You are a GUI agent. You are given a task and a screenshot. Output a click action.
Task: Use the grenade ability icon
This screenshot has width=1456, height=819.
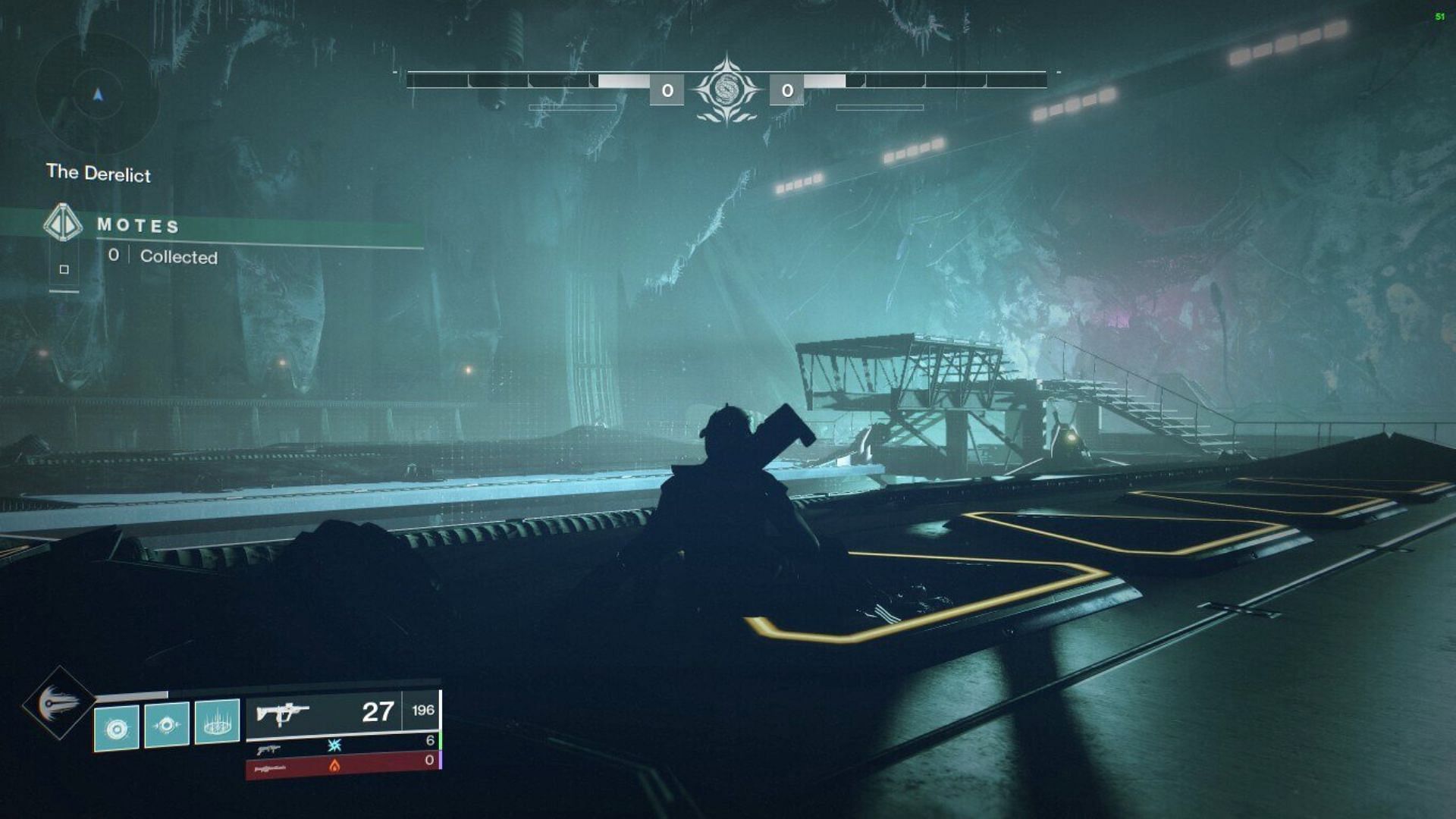click(117, 728)
